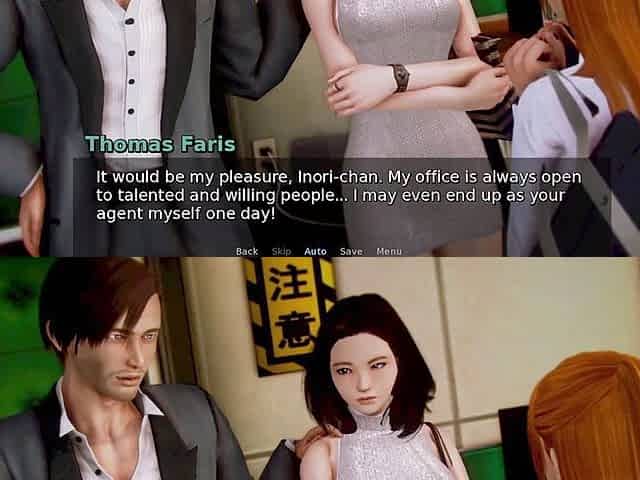The width and height of the screenshot is (640, 480).
Task: Toggle Auto-advance mode
Action: [315, 251]
